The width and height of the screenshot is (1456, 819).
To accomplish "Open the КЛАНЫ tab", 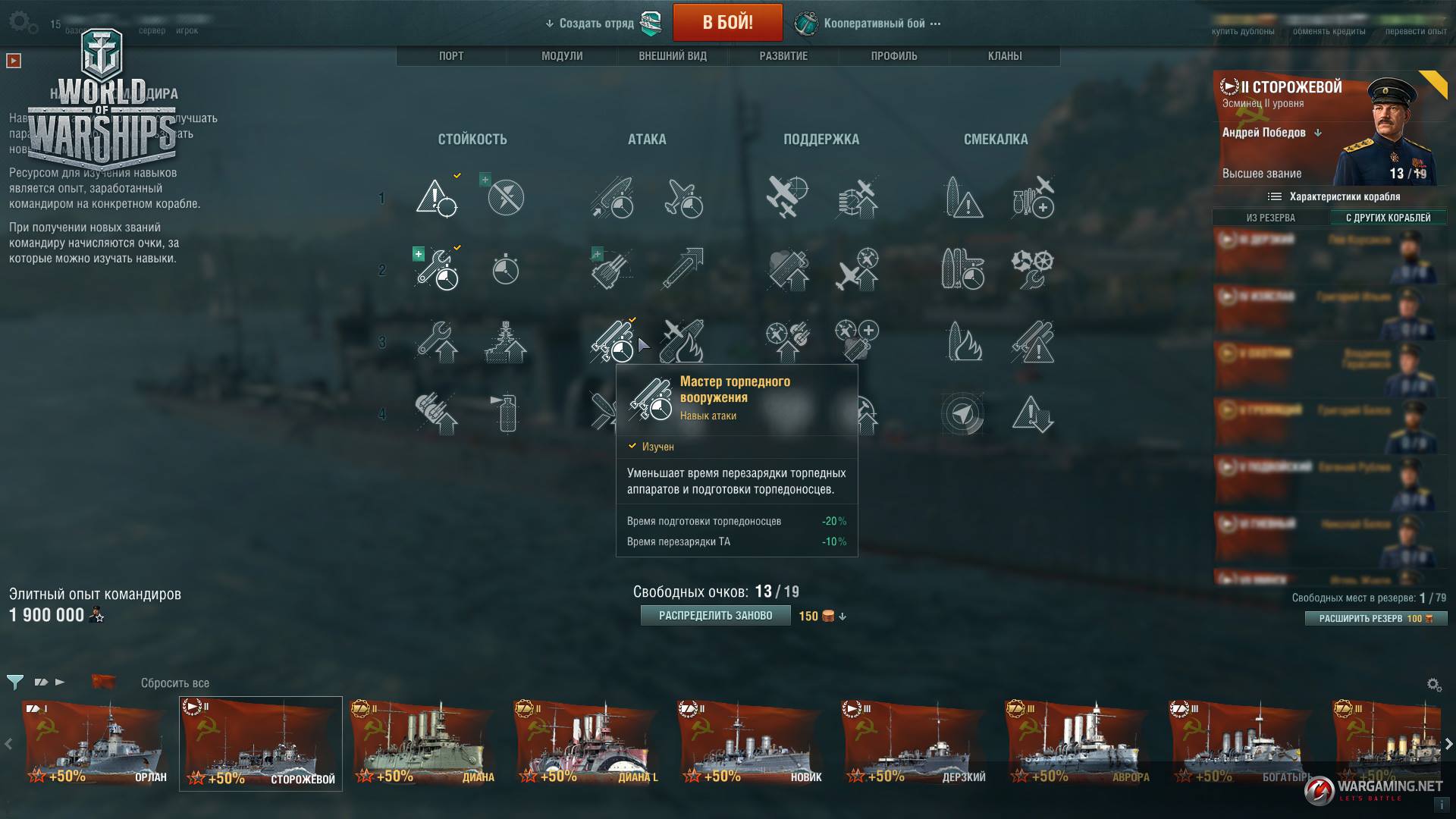I will (1005, 56).
